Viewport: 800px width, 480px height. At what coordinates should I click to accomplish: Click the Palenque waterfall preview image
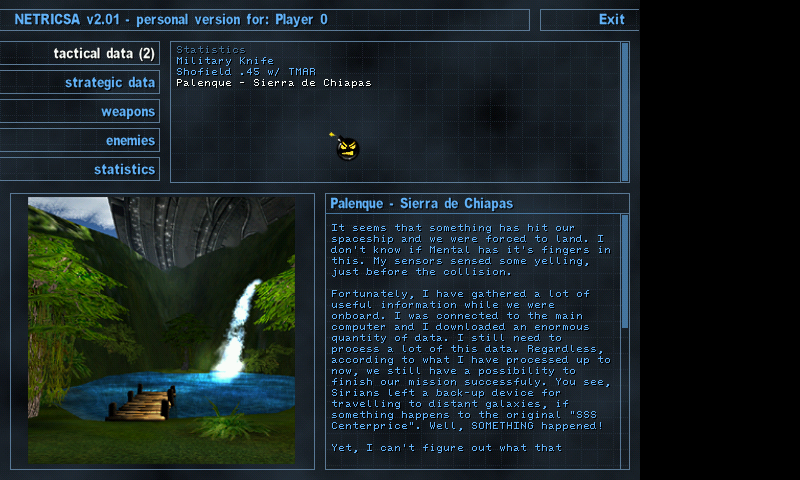point(161,330)
